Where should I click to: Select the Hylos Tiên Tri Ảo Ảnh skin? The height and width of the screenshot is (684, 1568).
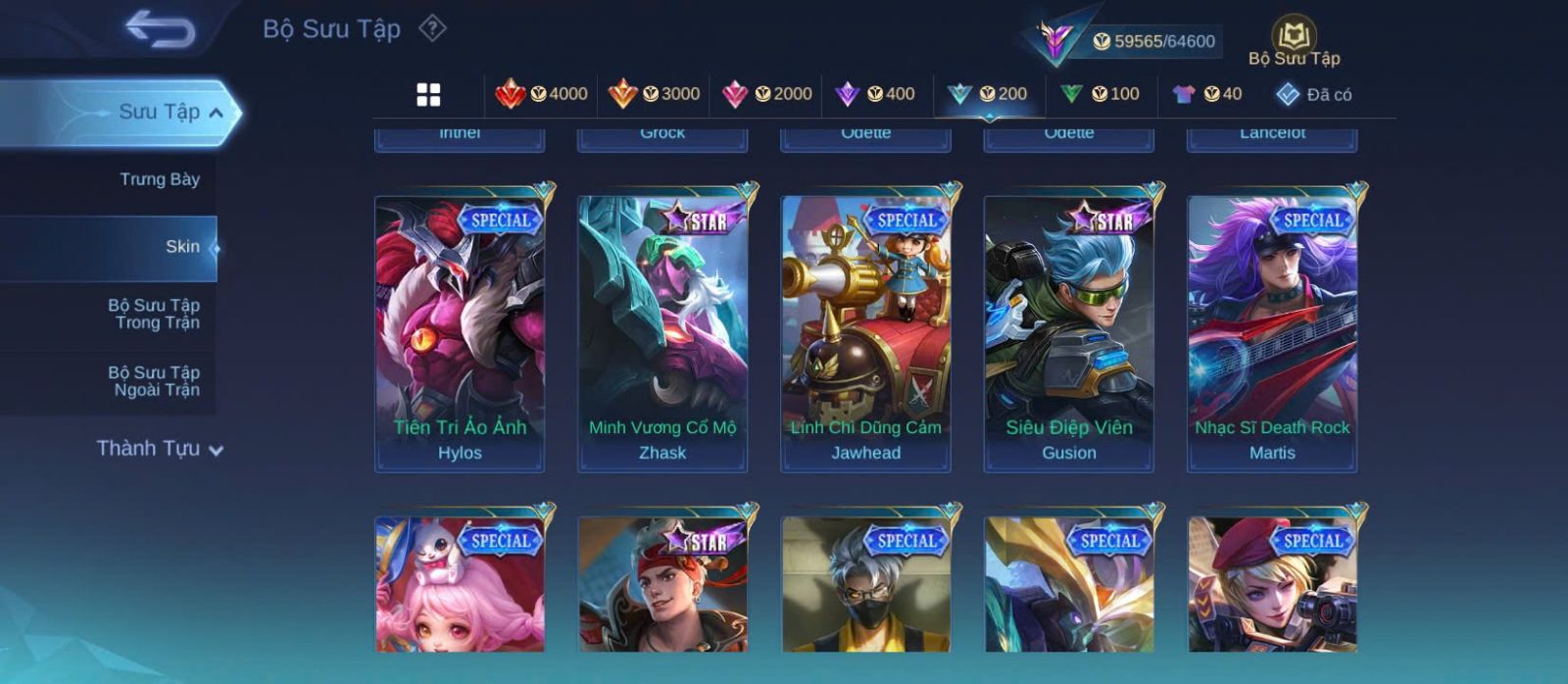click(460, 333)
